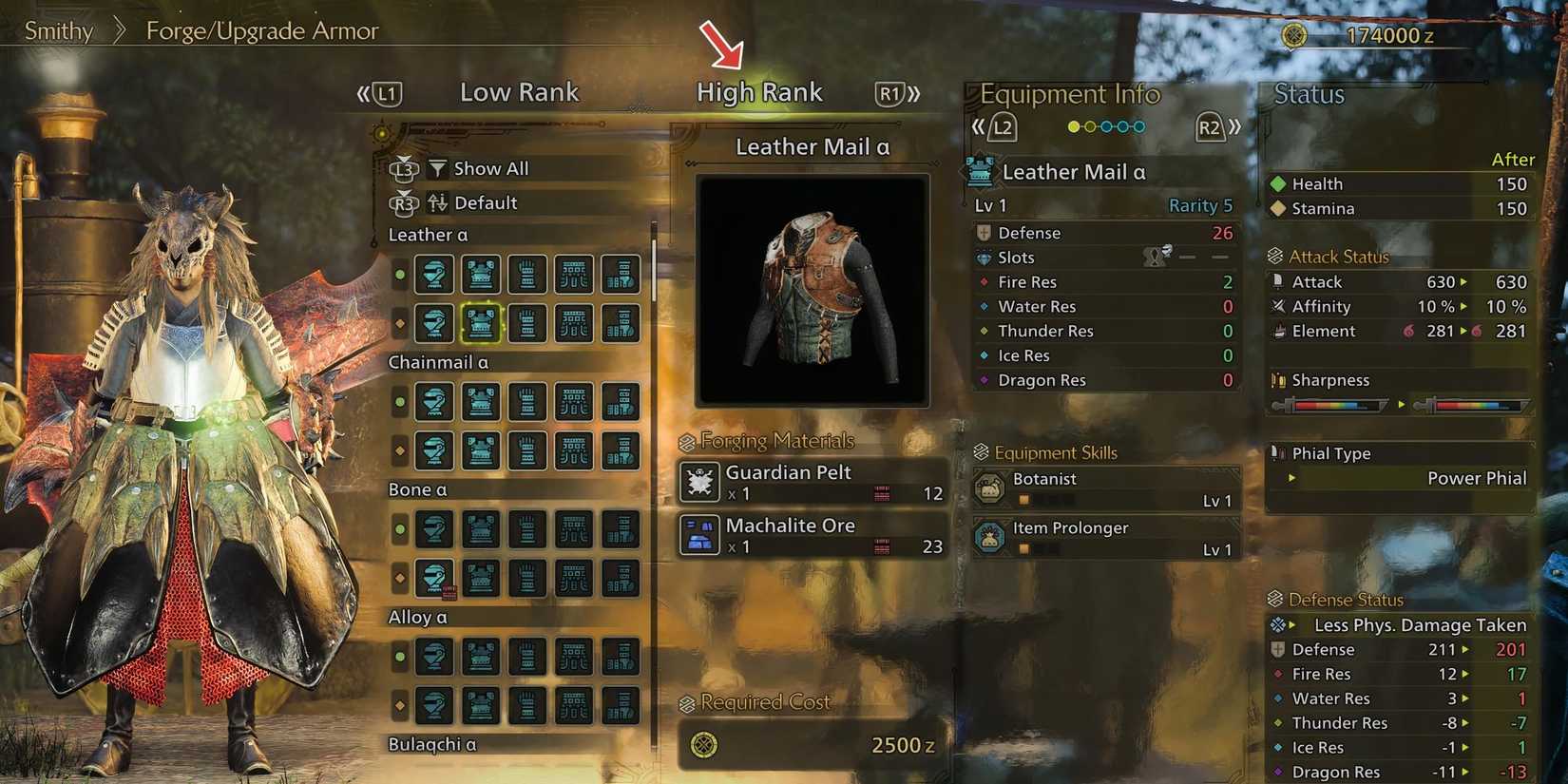Expand the Alloy α armor category

[x=418, y=617]
